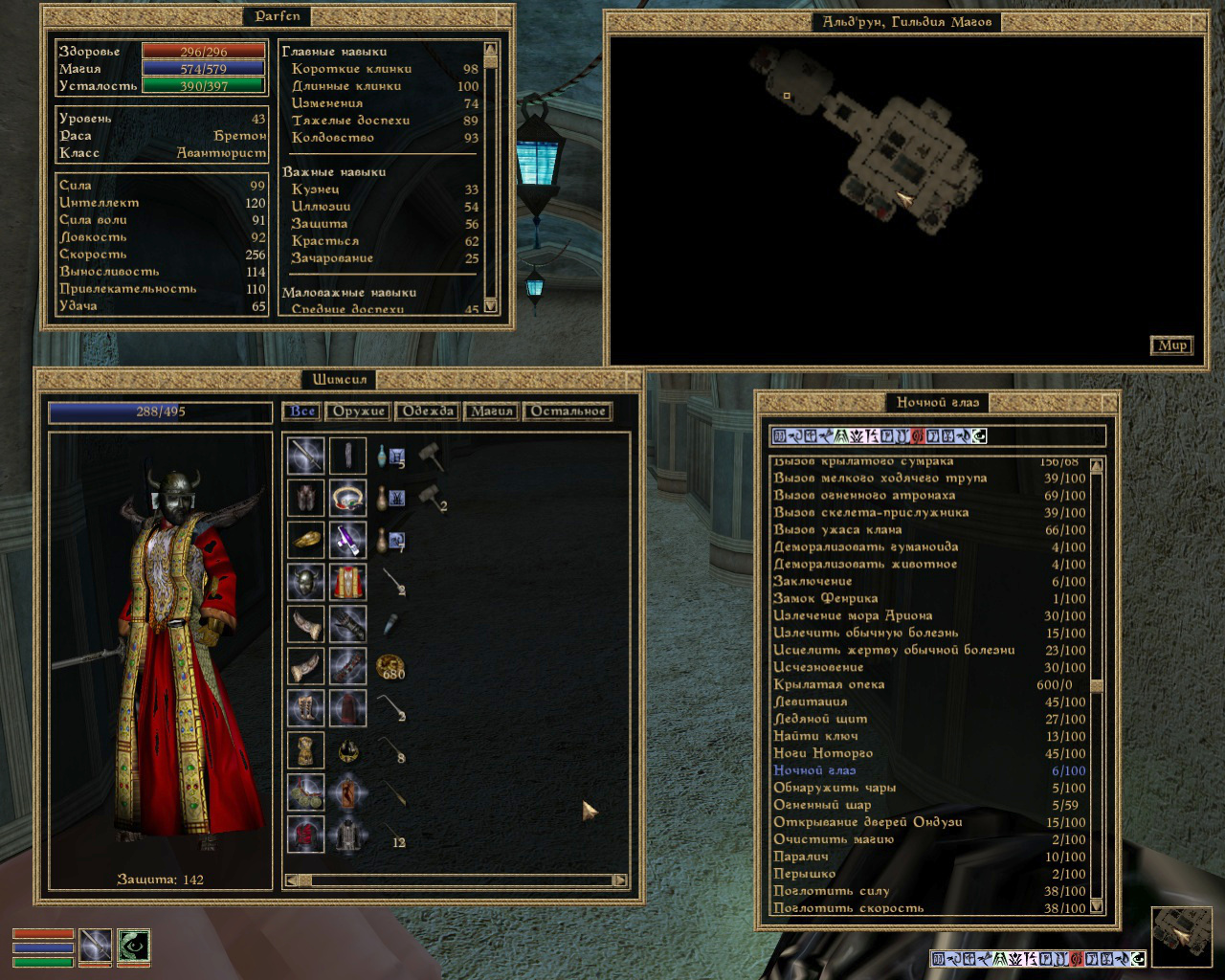Choose the jeweled amulet inventory item
Screen dimensions: 1225x980
347,497
